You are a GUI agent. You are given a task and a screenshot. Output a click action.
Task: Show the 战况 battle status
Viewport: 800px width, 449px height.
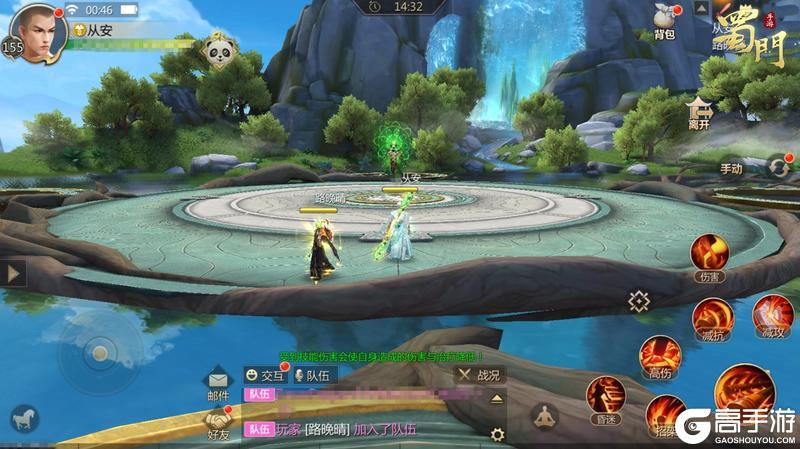(479, 375)
